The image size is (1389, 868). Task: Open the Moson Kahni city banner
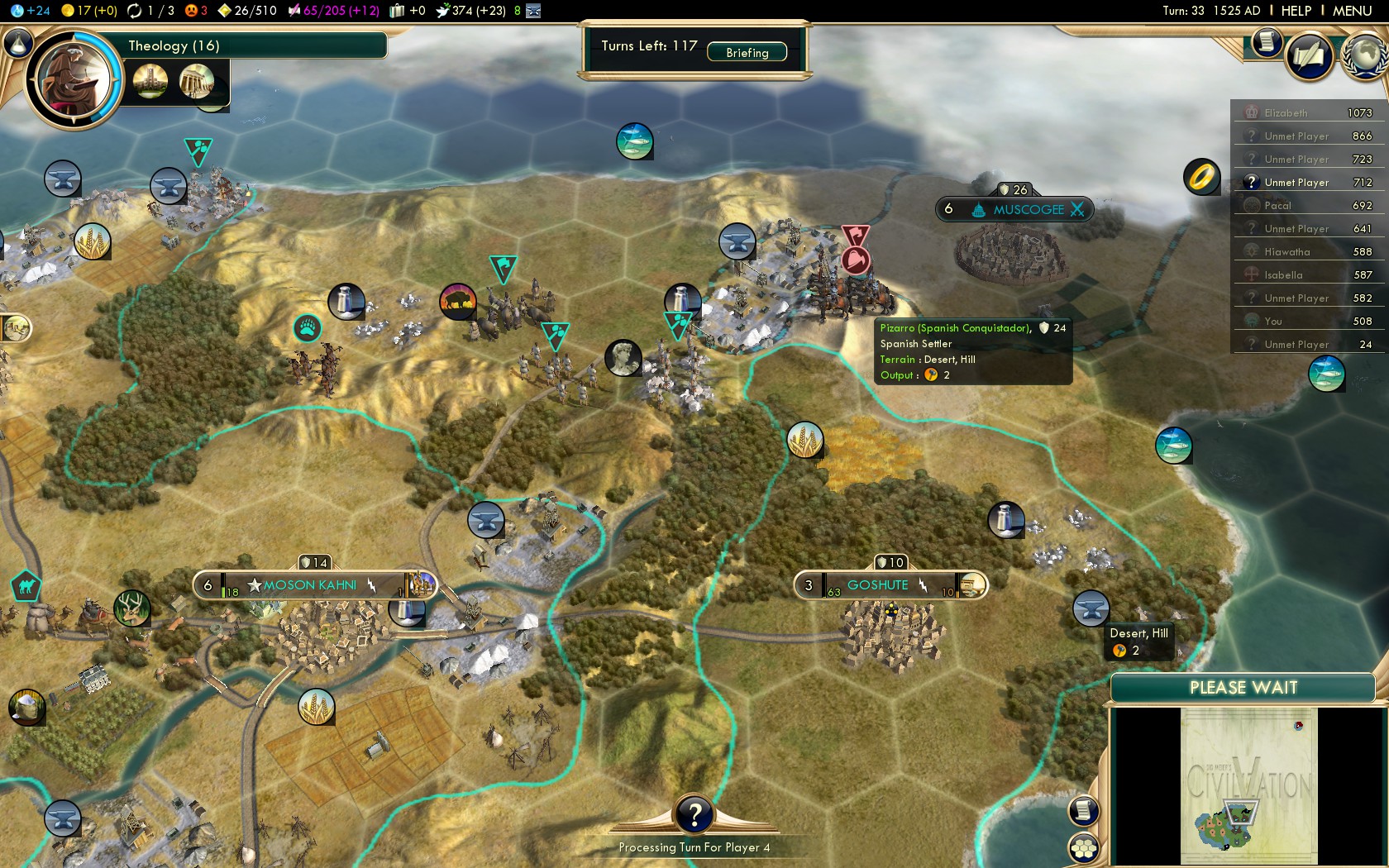click(311, 585)
